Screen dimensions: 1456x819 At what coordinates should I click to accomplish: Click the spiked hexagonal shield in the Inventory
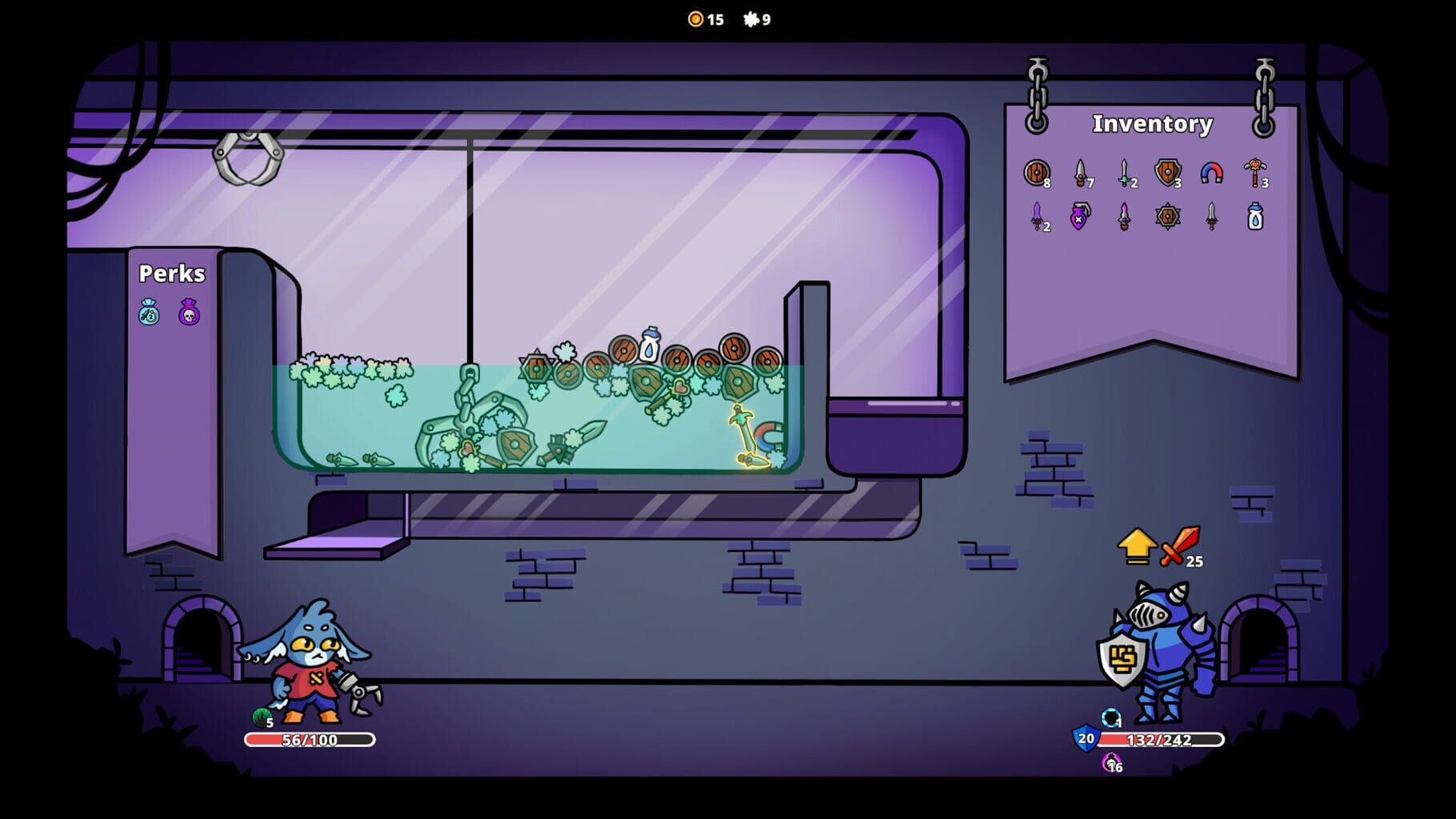[1166, 218]
